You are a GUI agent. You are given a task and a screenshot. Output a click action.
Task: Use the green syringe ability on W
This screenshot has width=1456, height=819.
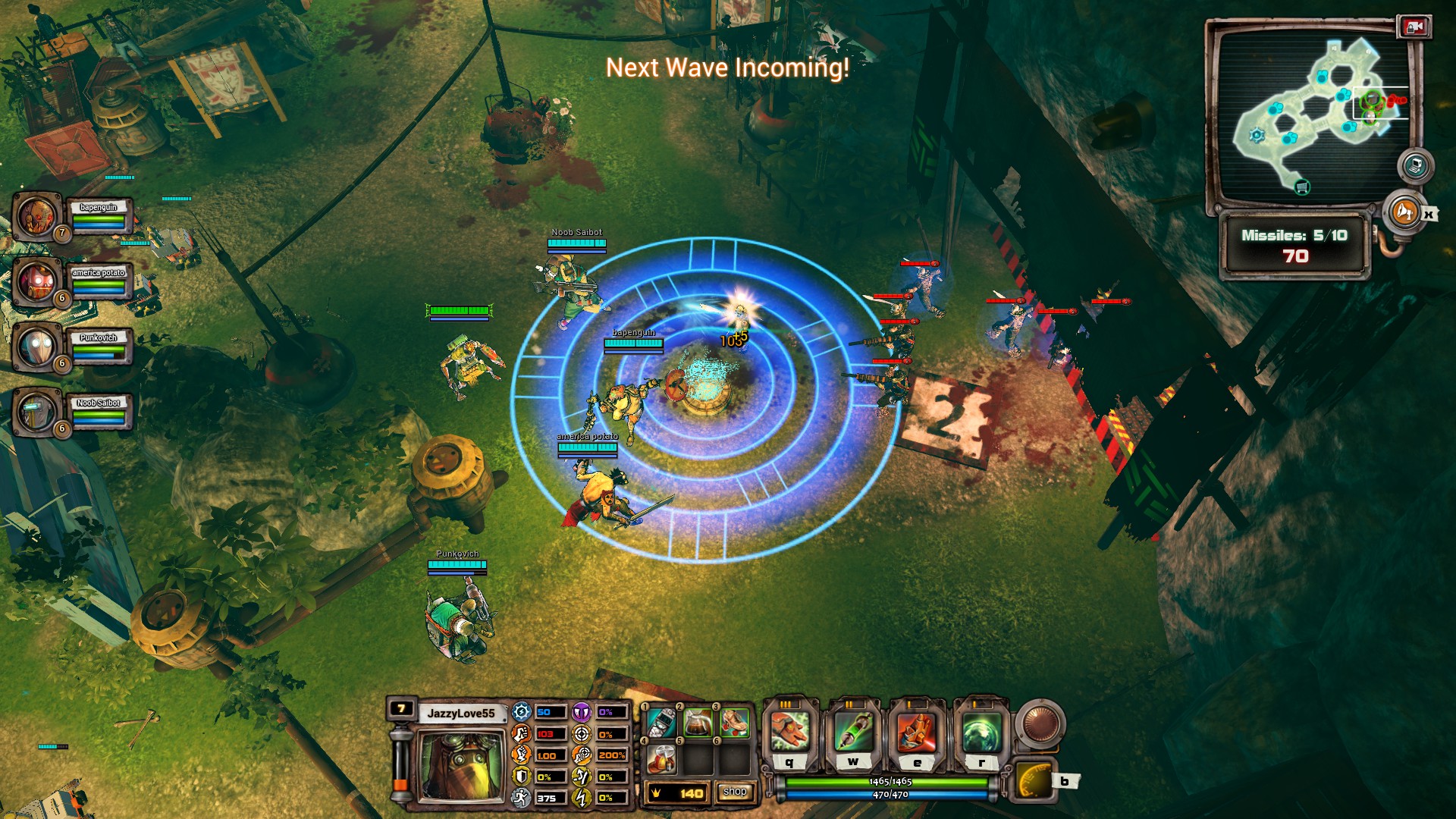(853, 730)
